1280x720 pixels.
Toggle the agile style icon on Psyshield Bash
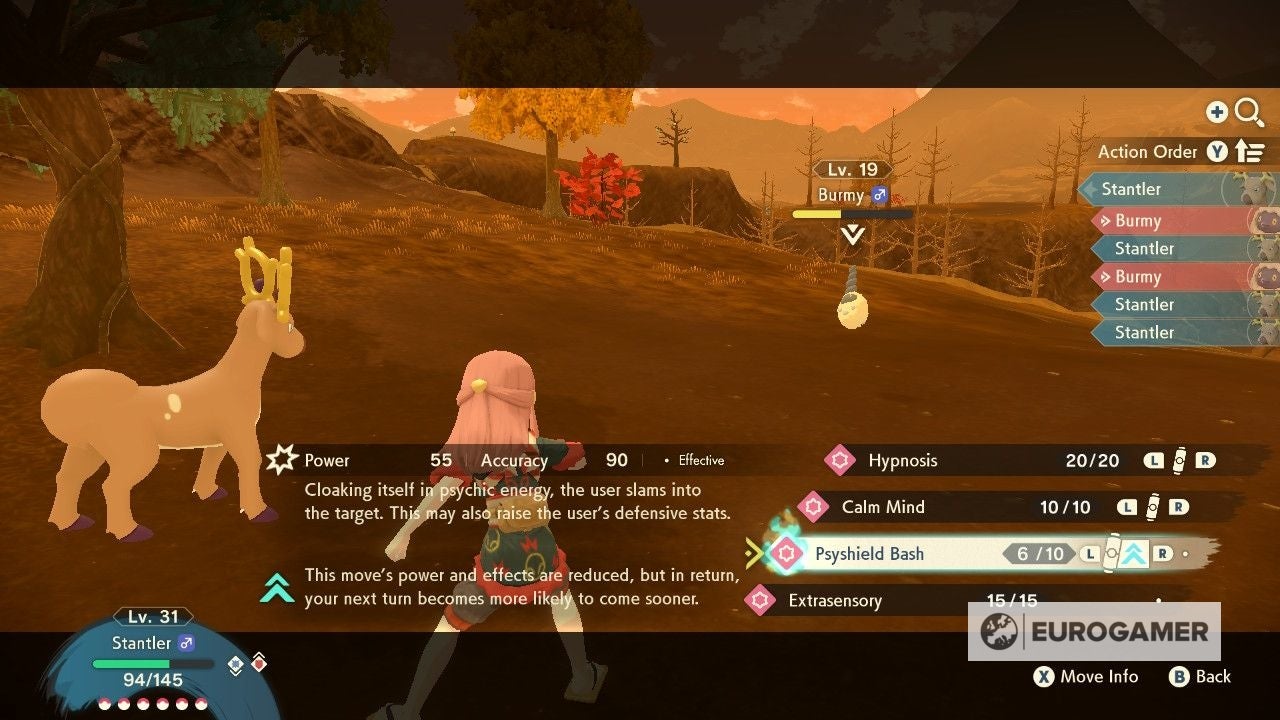point(1131,553)
